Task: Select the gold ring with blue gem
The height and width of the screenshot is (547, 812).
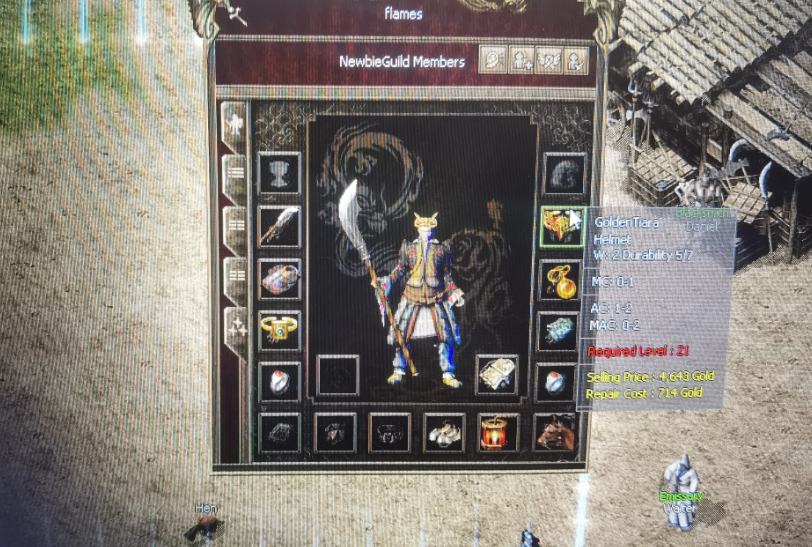Action: pyautogui.click(x=279, y=330)
